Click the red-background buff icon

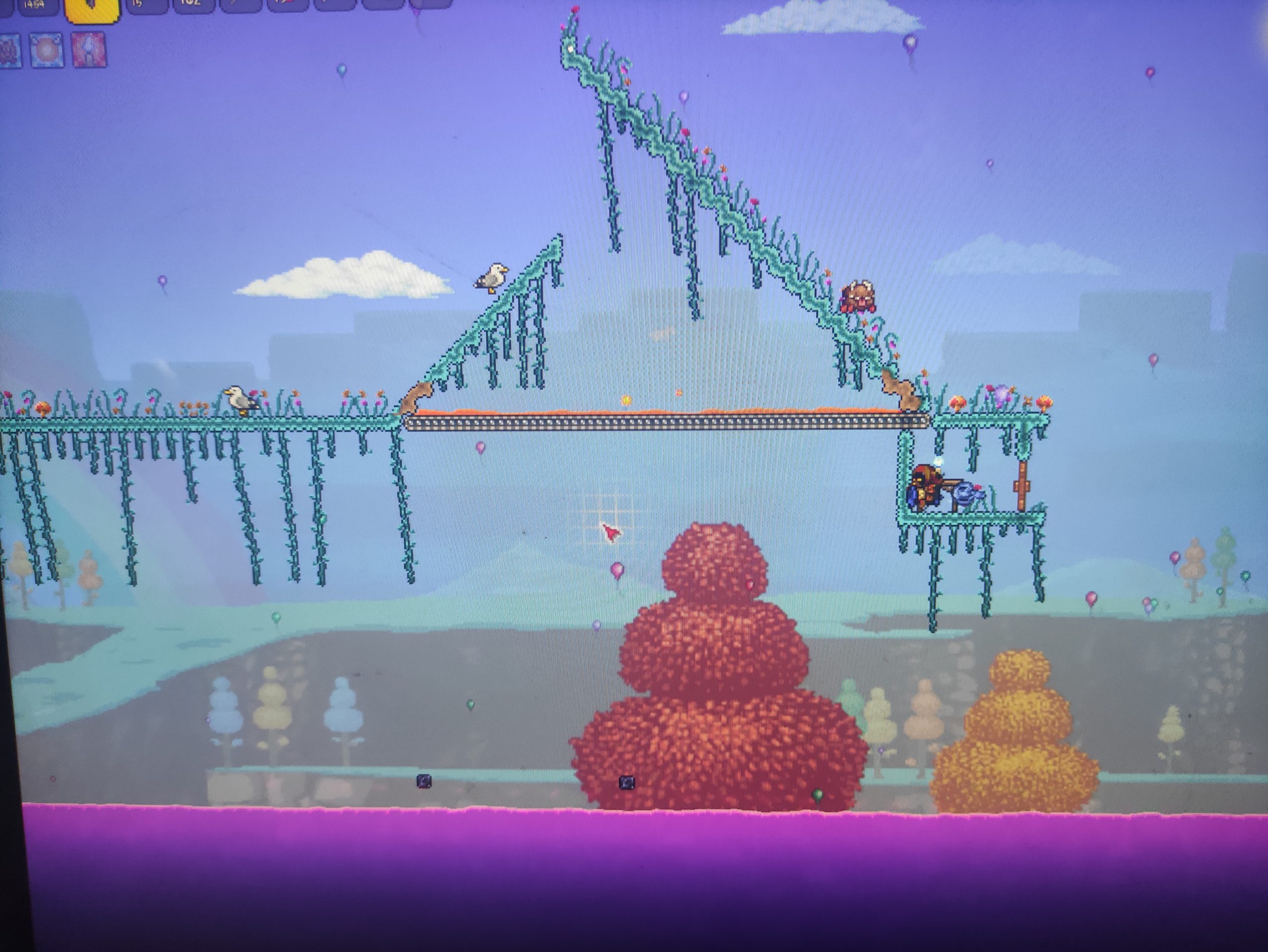point(89,50)
